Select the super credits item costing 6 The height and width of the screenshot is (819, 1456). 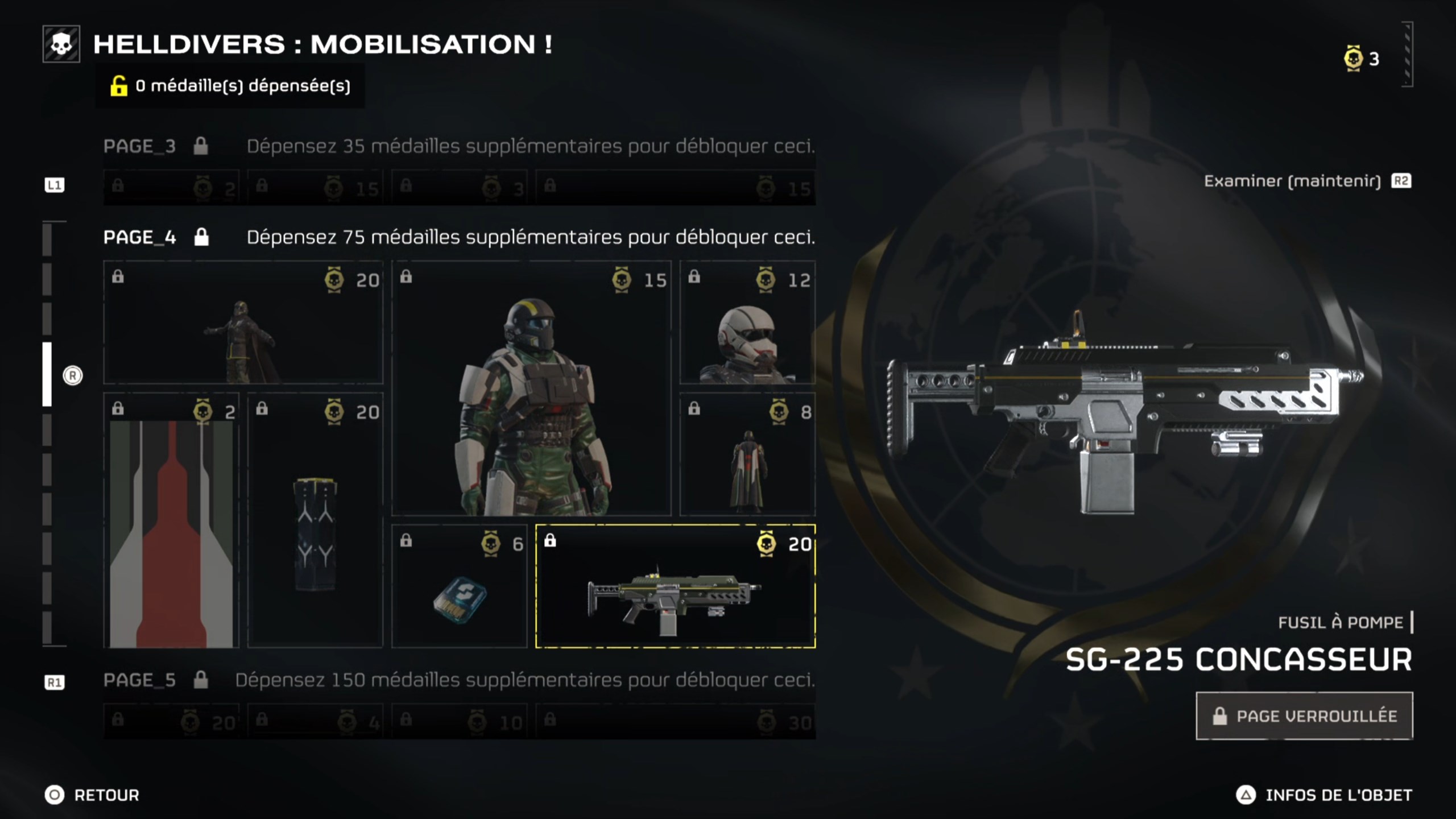(460, 586)
